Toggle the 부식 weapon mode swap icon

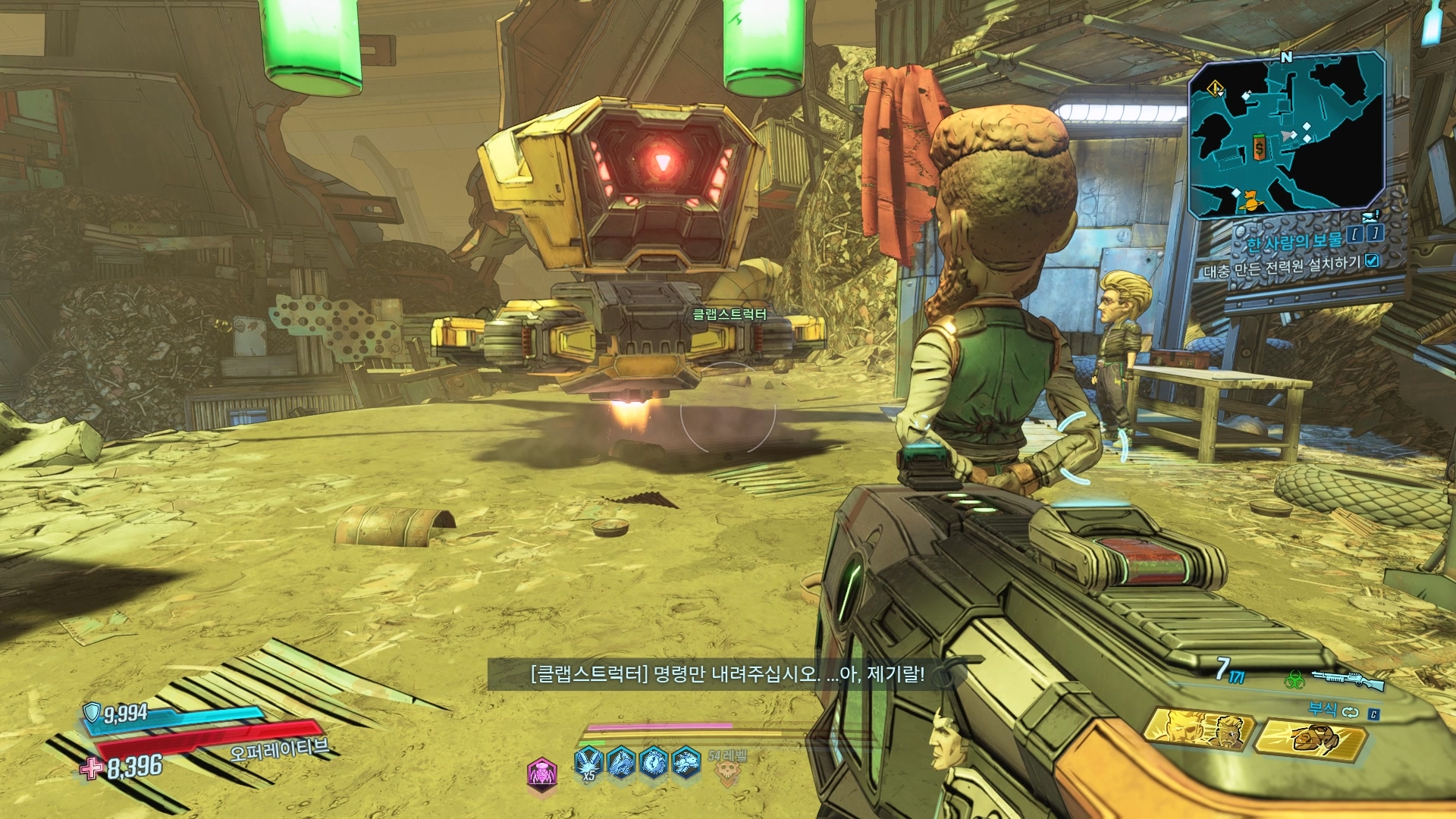(1351, 711)
